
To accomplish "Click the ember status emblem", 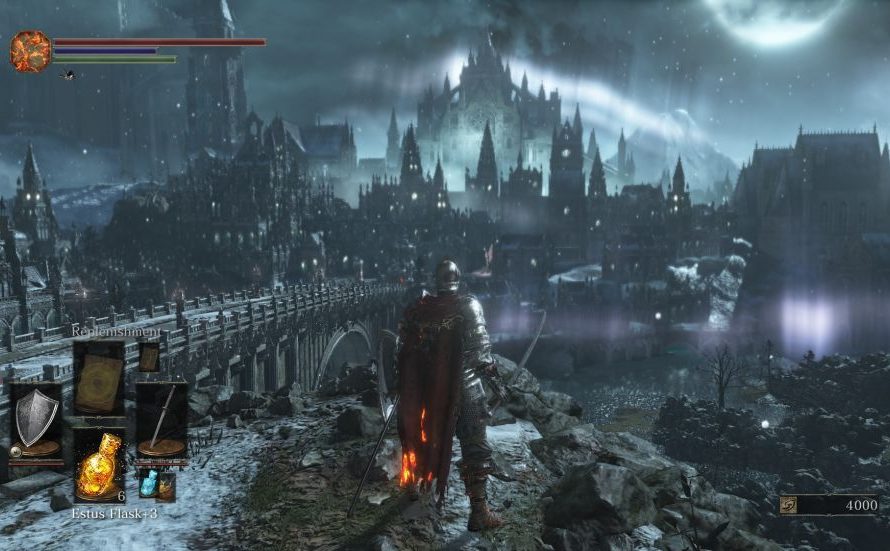I will pyautogui.click(x=30, y=51).
